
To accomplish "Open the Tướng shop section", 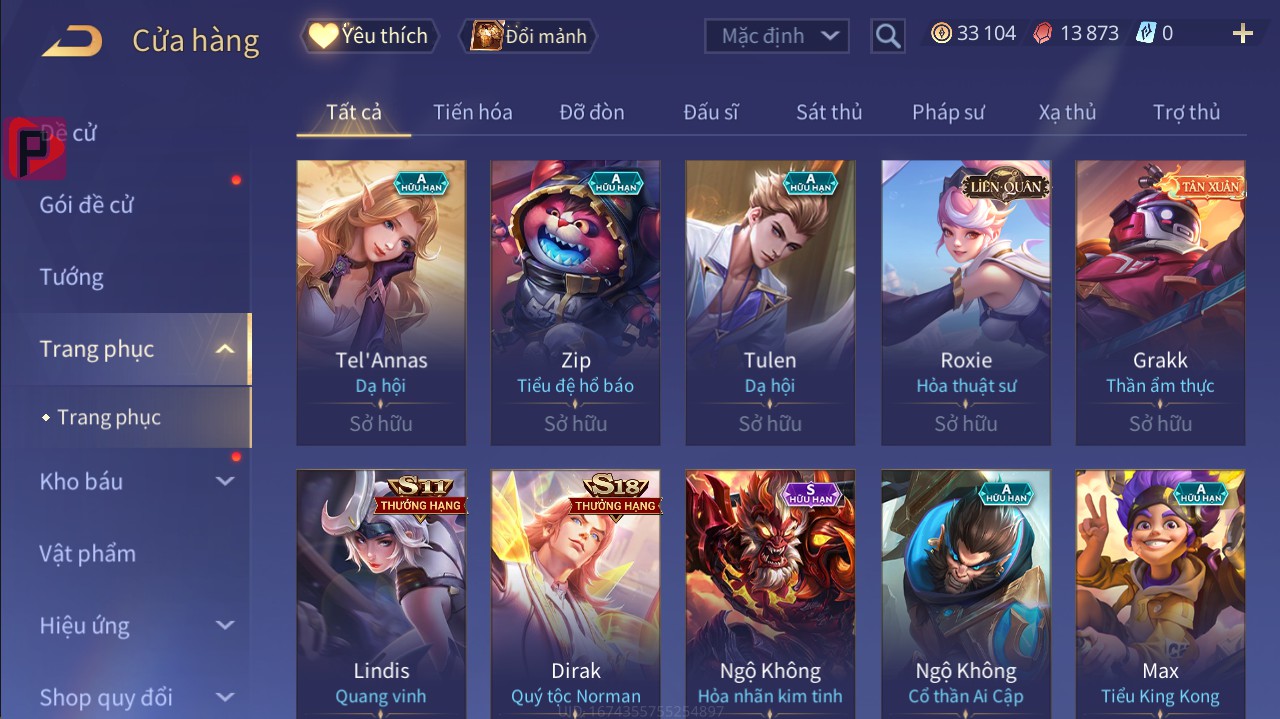I will (72, 277).
